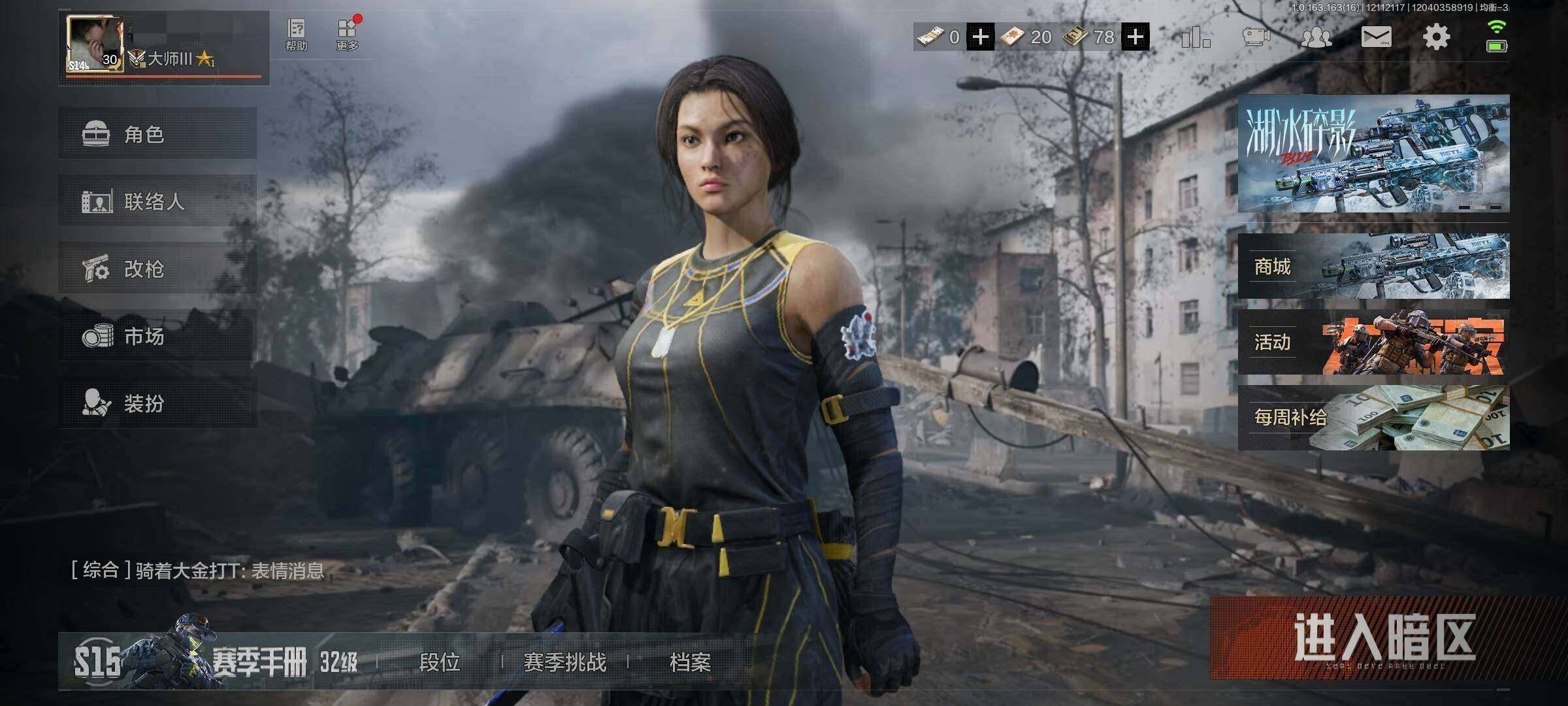Screen dimensions: 1568x706
Task: Open the 角色 character menu
Action: [x=157, y=134]
